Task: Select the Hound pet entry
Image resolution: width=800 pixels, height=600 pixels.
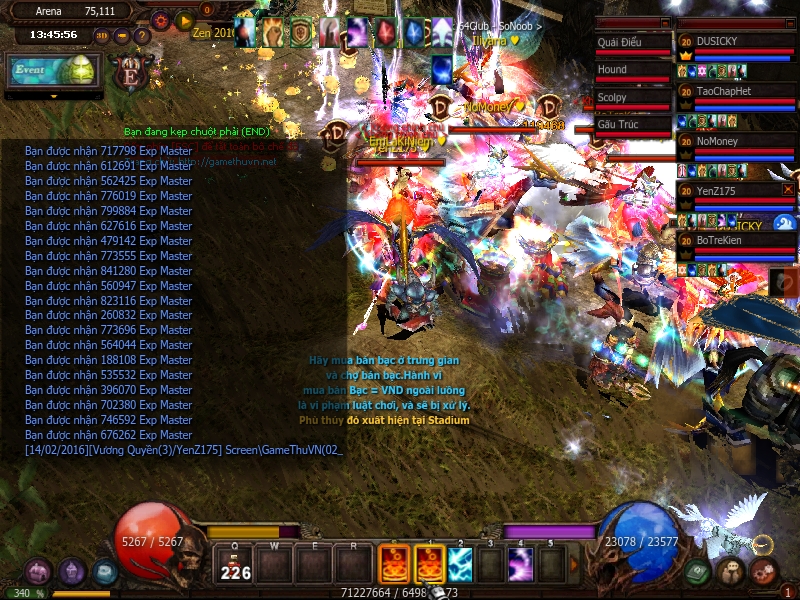Action: (x=631, y=70)
